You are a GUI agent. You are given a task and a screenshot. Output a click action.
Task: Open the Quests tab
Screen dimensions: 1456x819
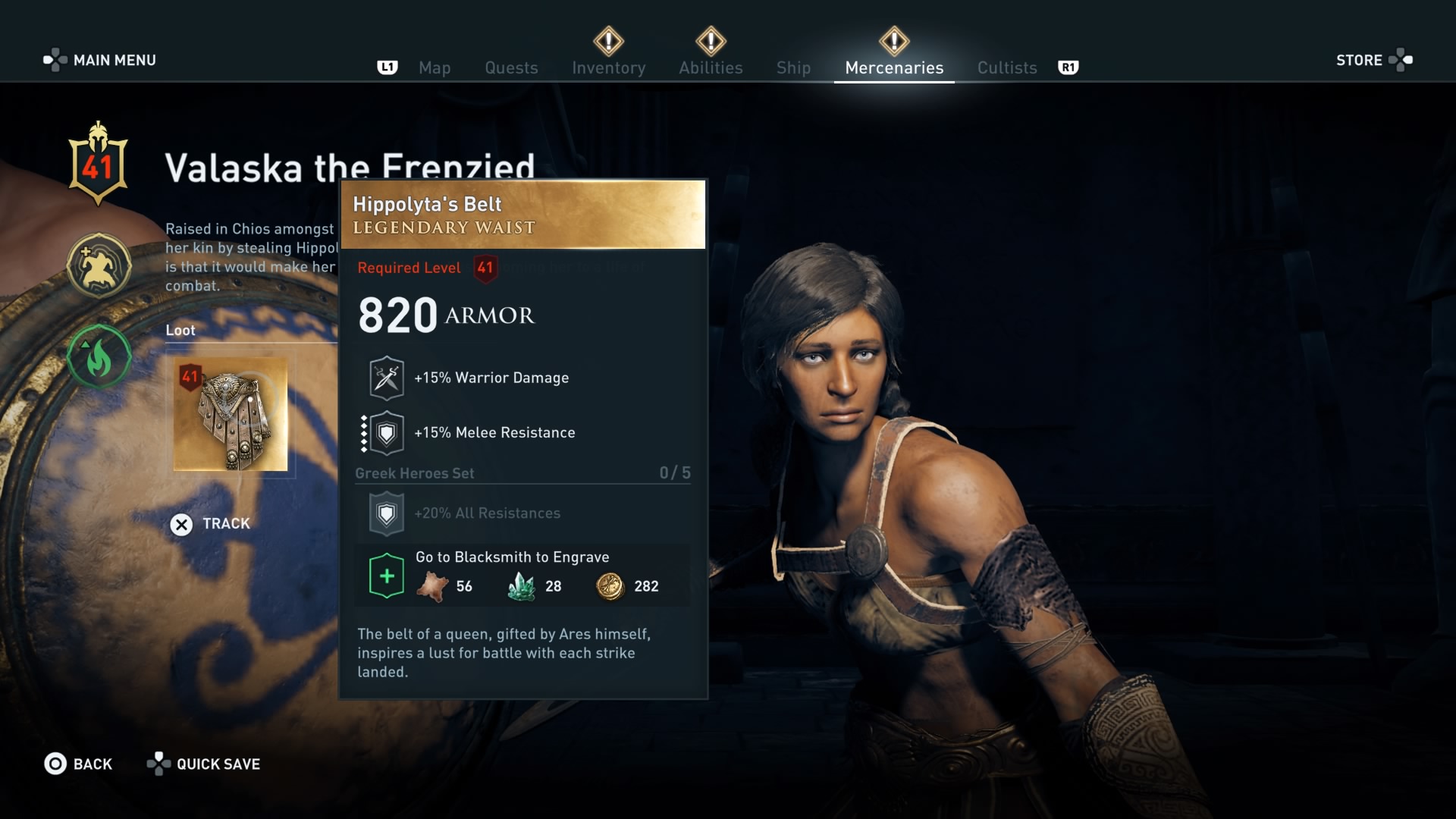(x=511, y=67)
